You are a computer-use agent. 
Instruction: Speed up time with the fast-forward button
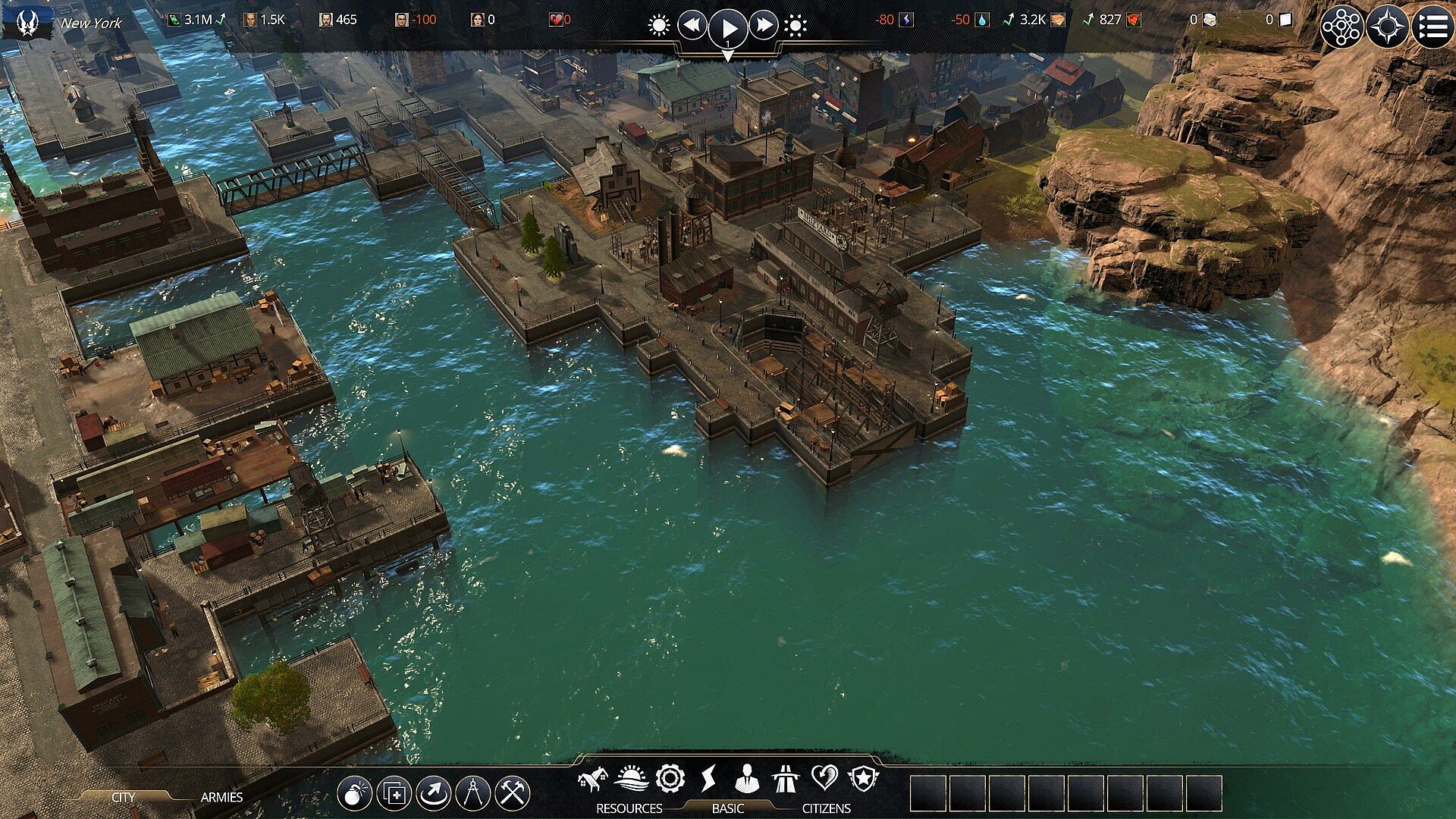[764, 27]
